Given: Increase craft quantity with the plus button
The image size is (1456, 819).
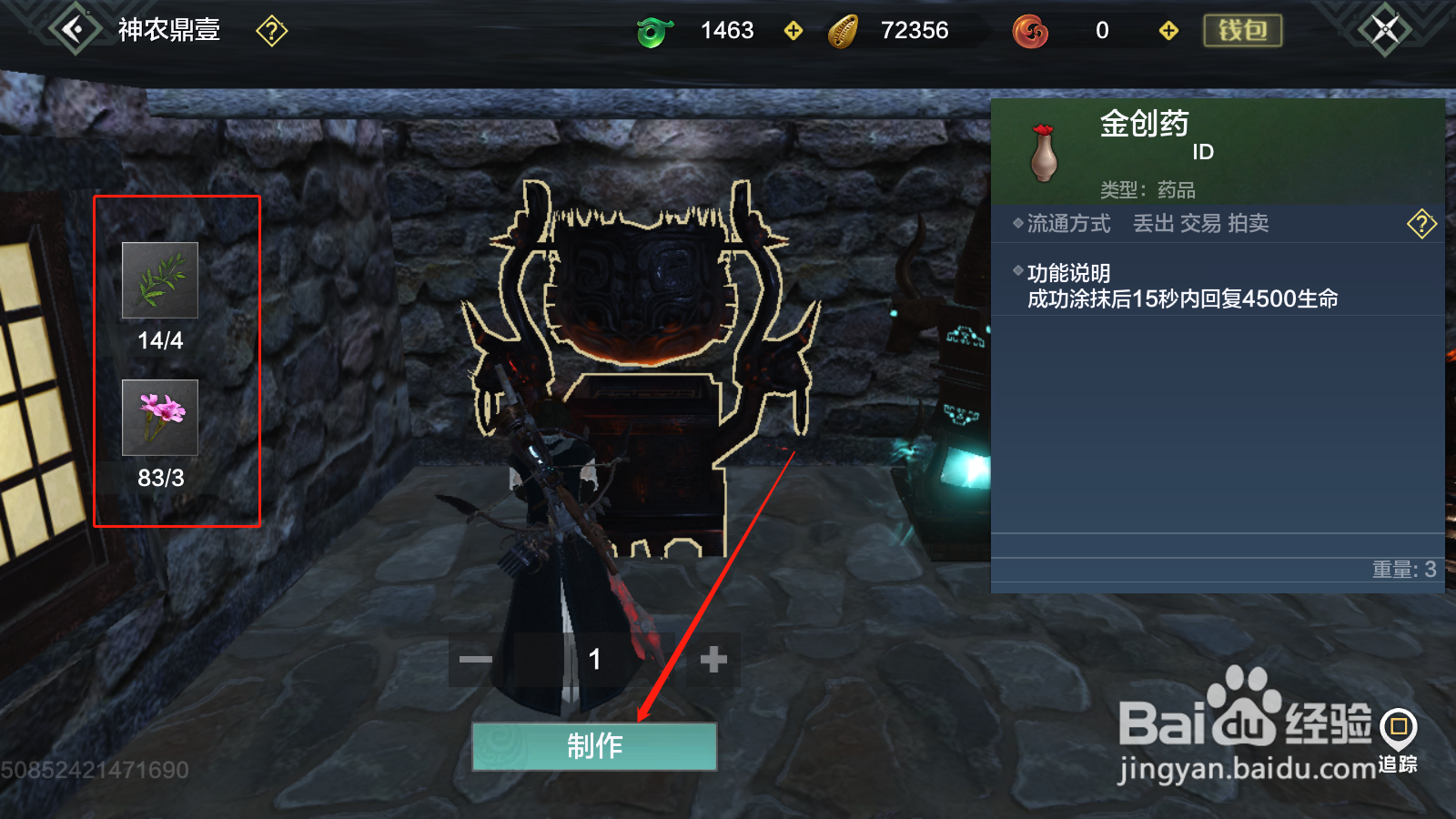Looking at the screenshot, I should 713,661.
